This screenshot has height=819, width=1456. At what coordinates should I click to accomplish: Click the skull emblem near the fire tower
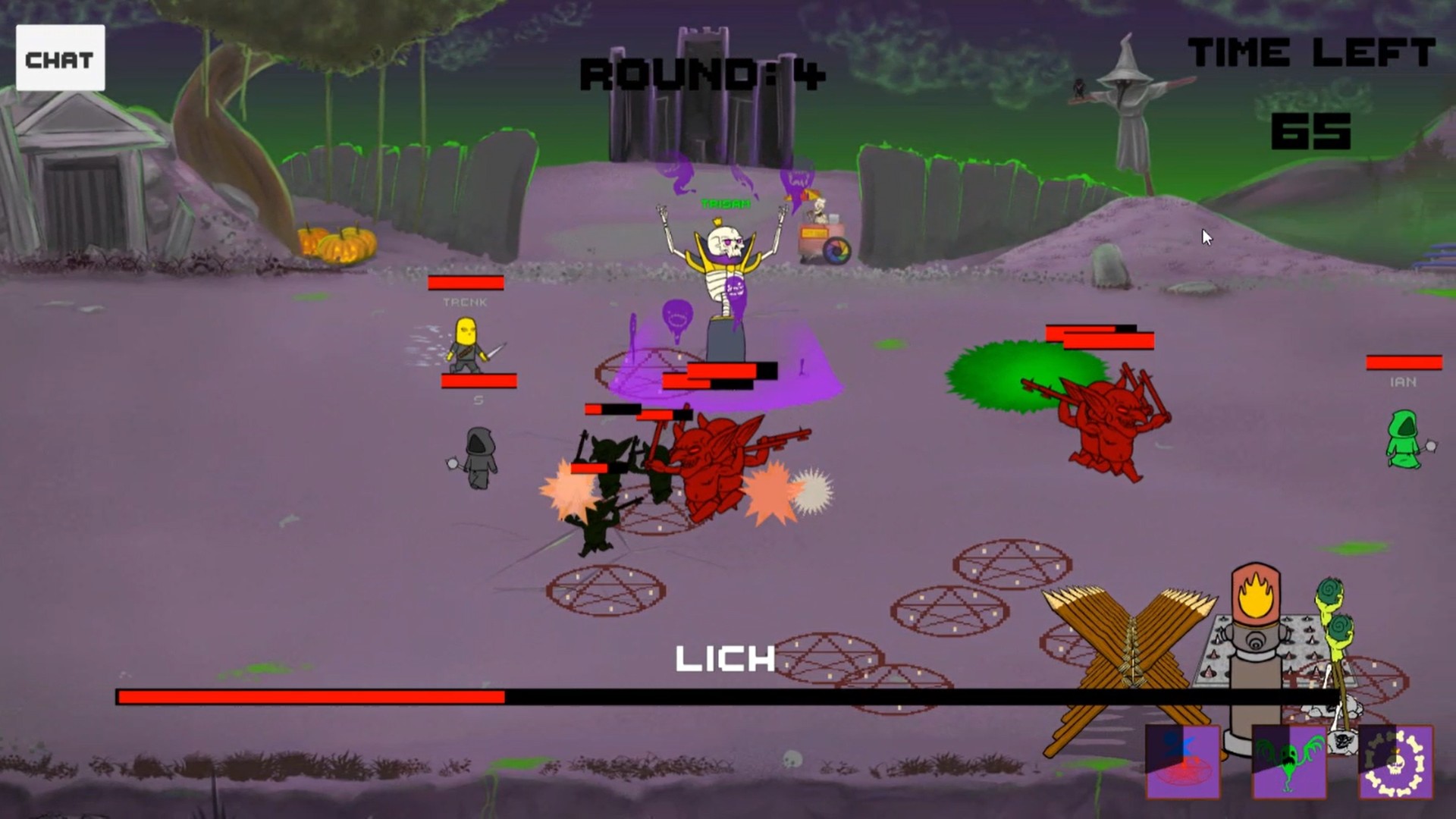point(1345,742)
